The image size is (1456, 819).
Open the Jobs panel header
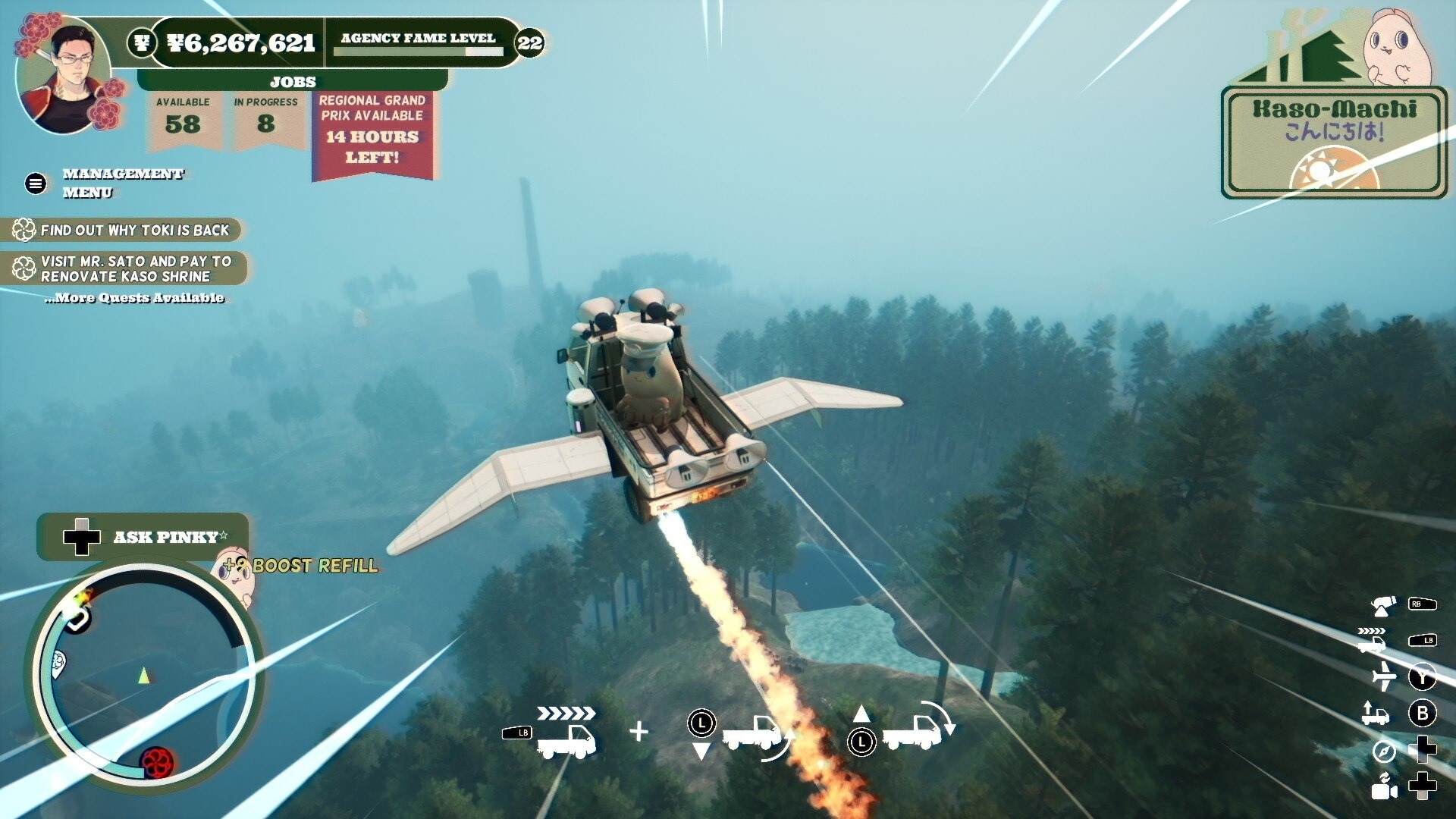click(x=293, y=81)
